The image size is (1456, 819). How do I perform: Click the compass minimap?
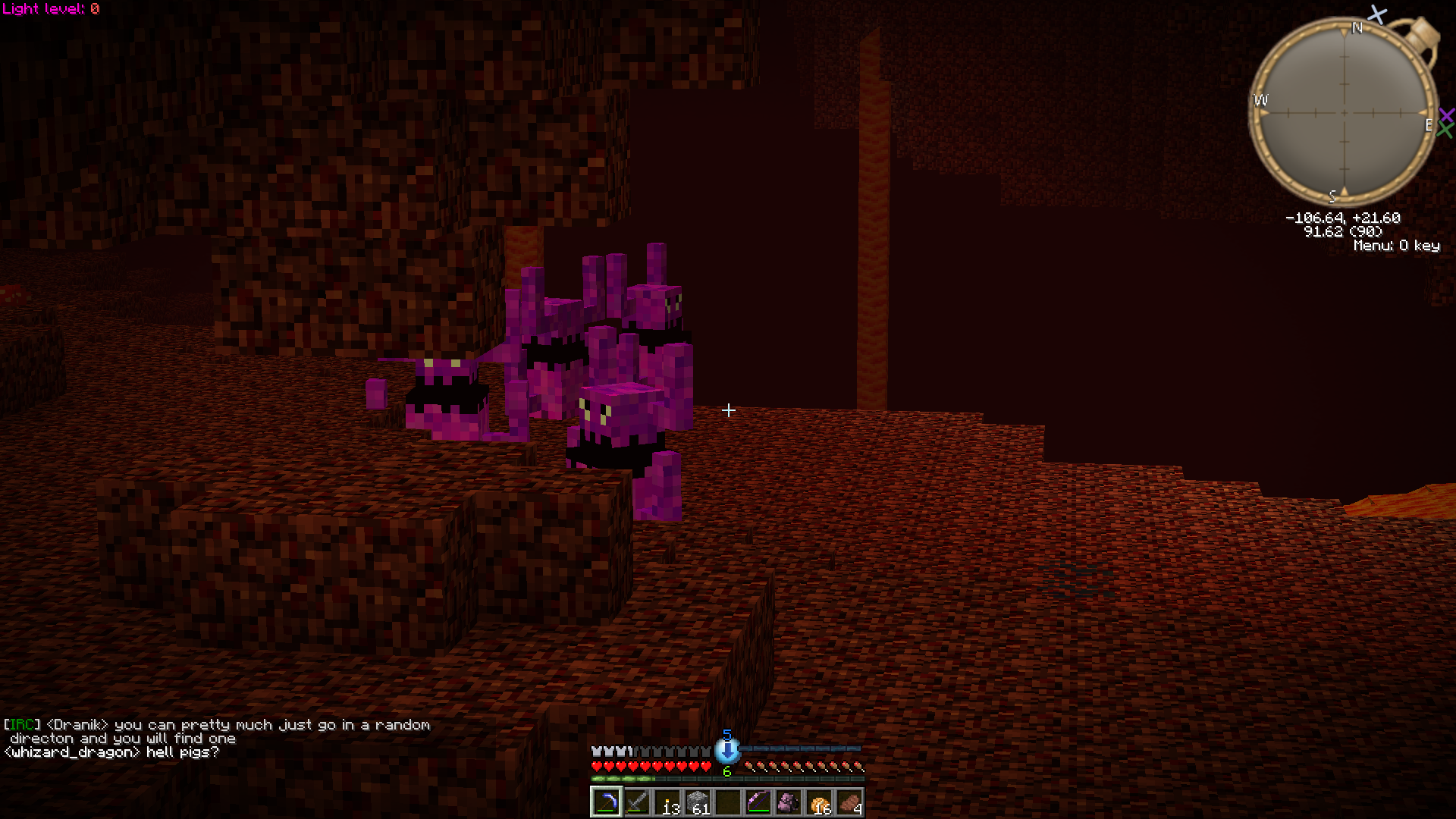(1344, 112)
